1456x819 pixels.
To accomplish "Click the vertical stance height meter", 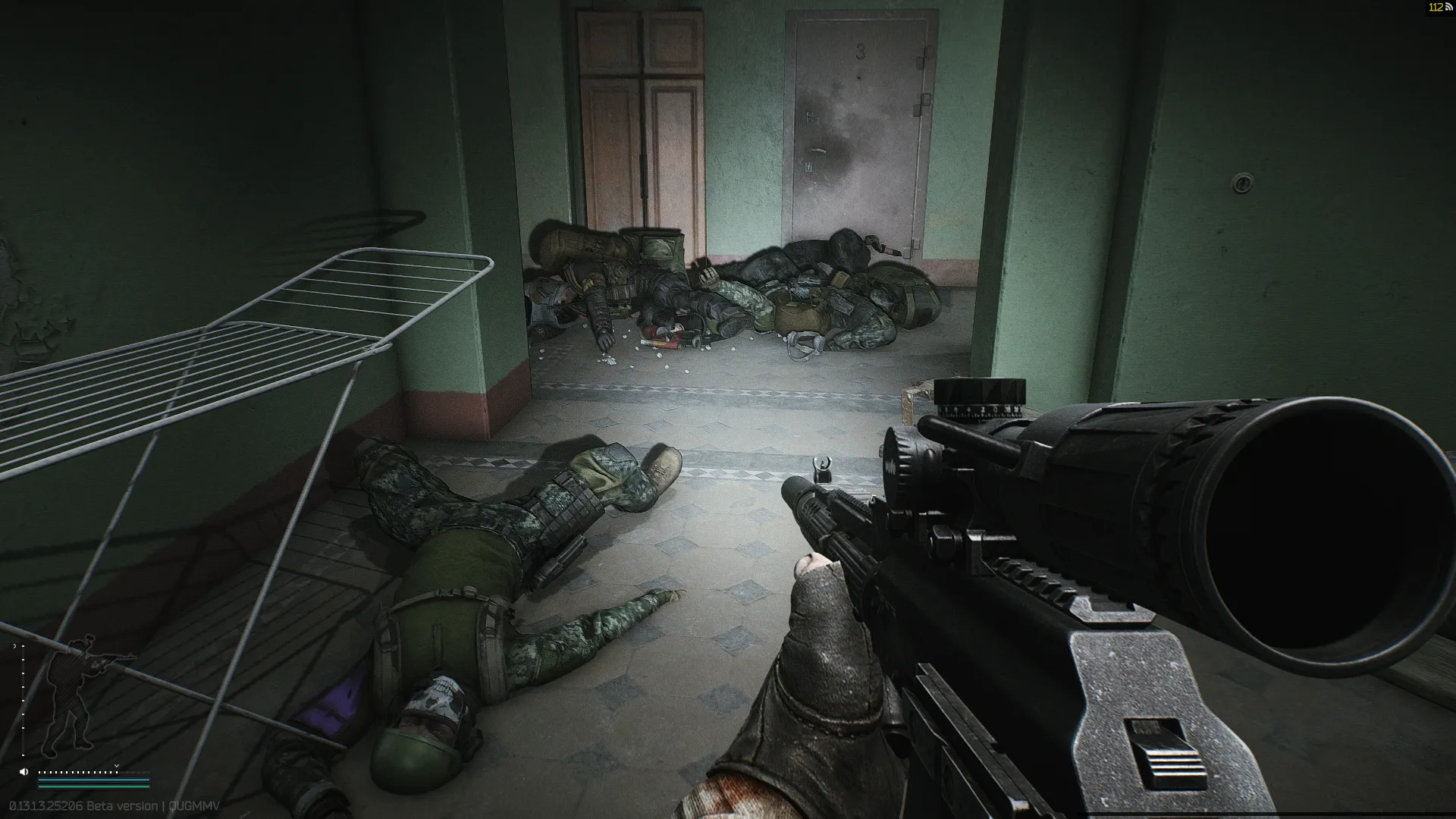I will [23, 700].
